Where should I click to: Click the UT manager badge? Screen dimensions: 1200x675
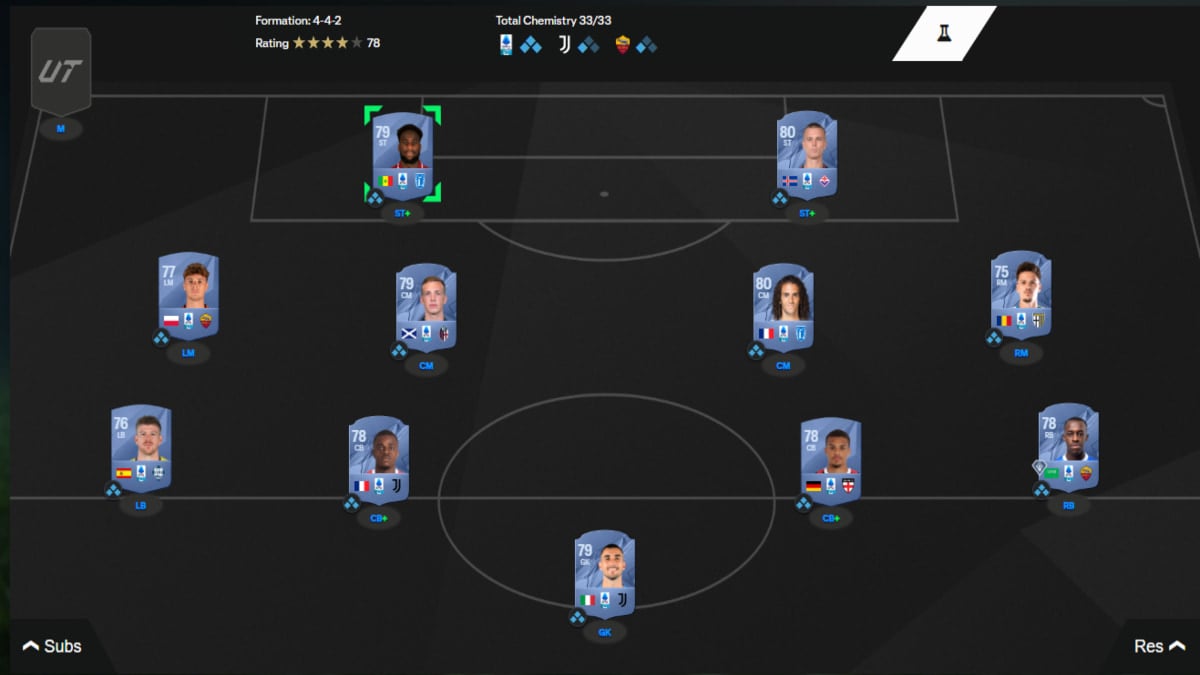tap(61, 72)
